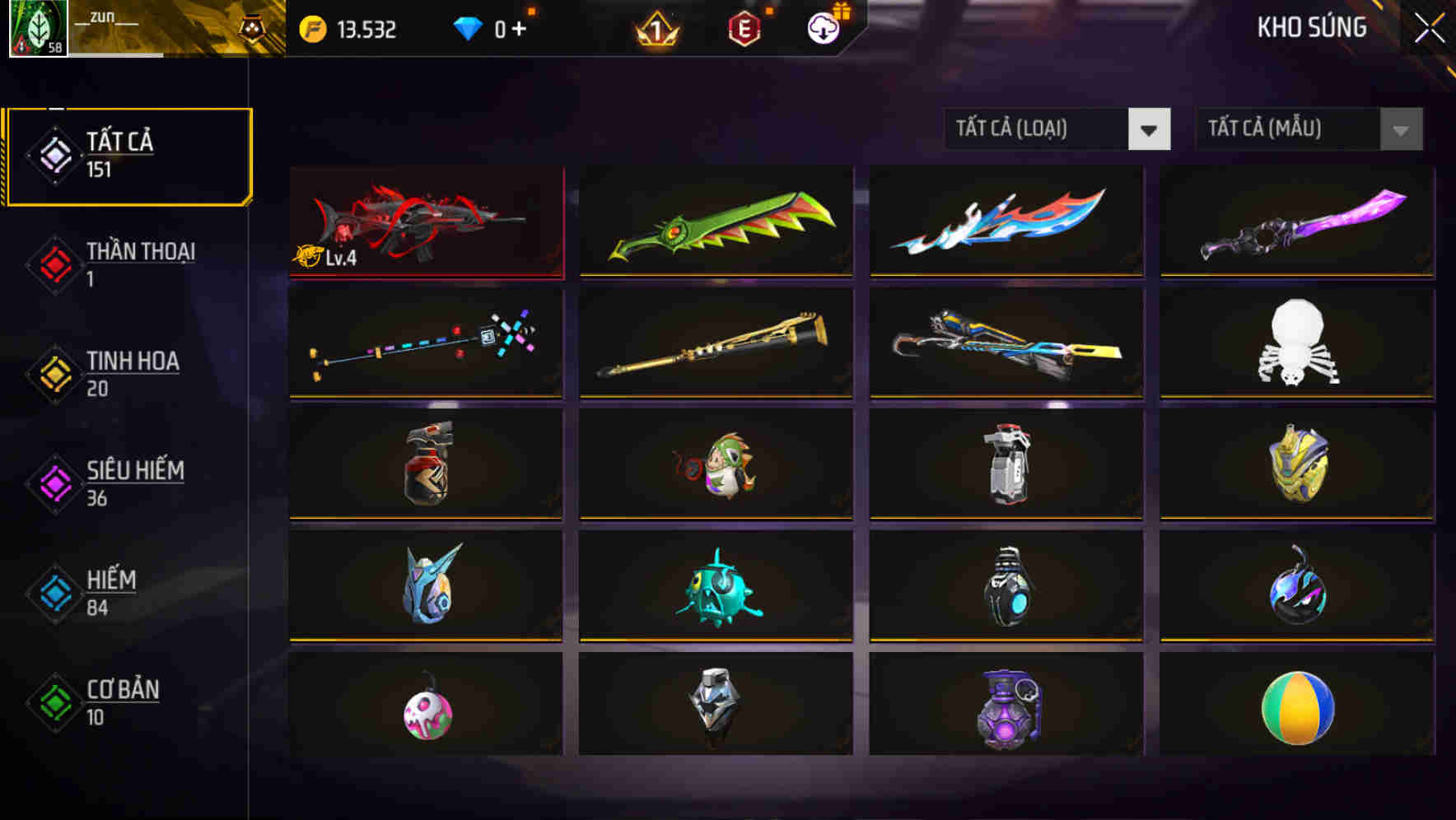This screenshot has width=1456, height=820.
Task: Click the player level 58 avatar badge
Action: point(39,31)
